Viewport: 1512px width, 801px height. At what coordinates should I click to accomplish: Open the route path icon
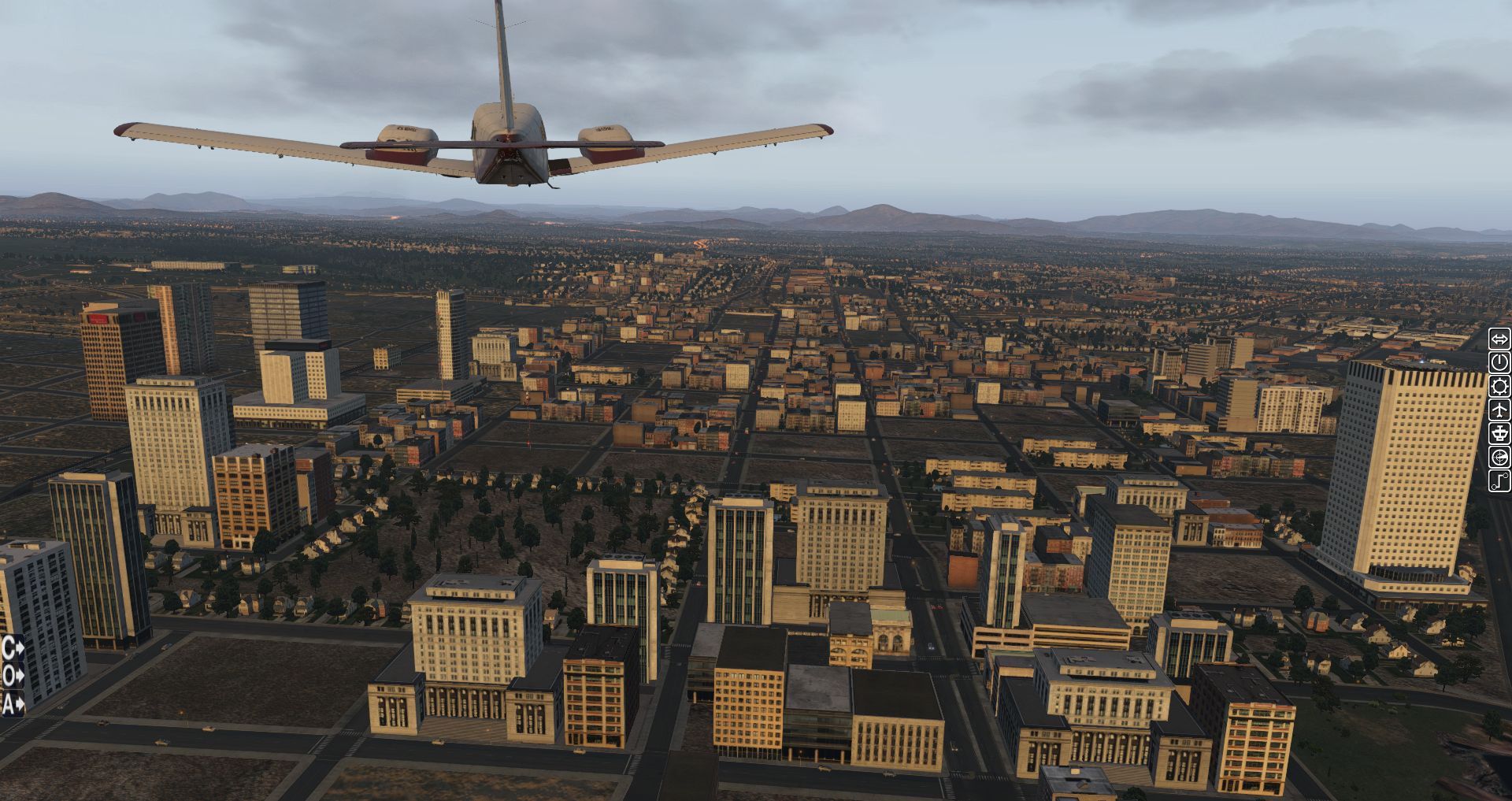point(1499,481)
